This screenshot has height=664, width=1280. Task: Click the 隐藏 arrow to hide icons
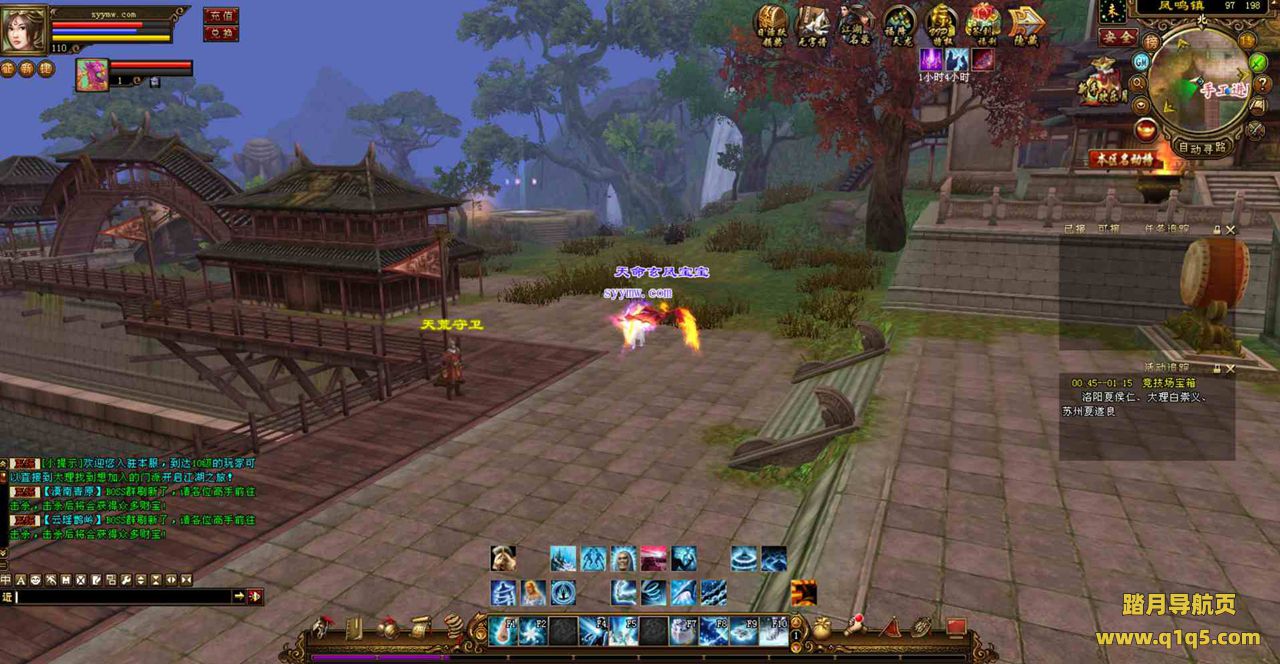click(1025, 23)
